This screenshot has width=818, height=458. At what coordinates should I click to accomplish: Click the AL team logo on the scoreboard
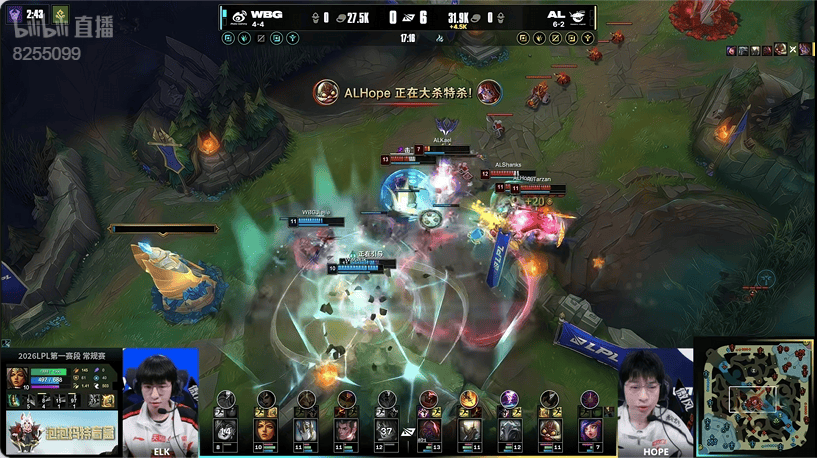click(580, 17)
